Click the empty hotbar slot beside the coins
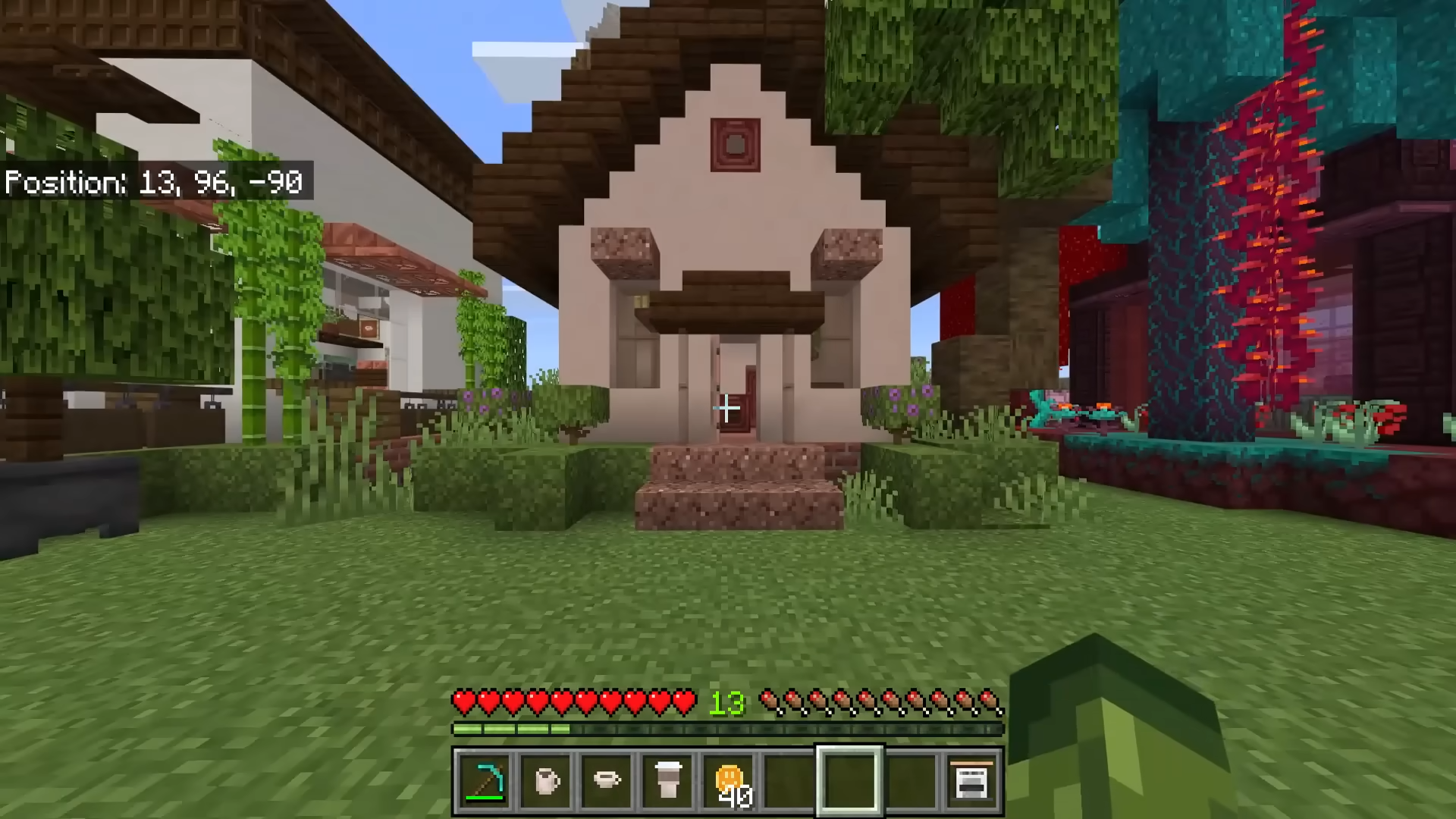 (x=790, y=779)
